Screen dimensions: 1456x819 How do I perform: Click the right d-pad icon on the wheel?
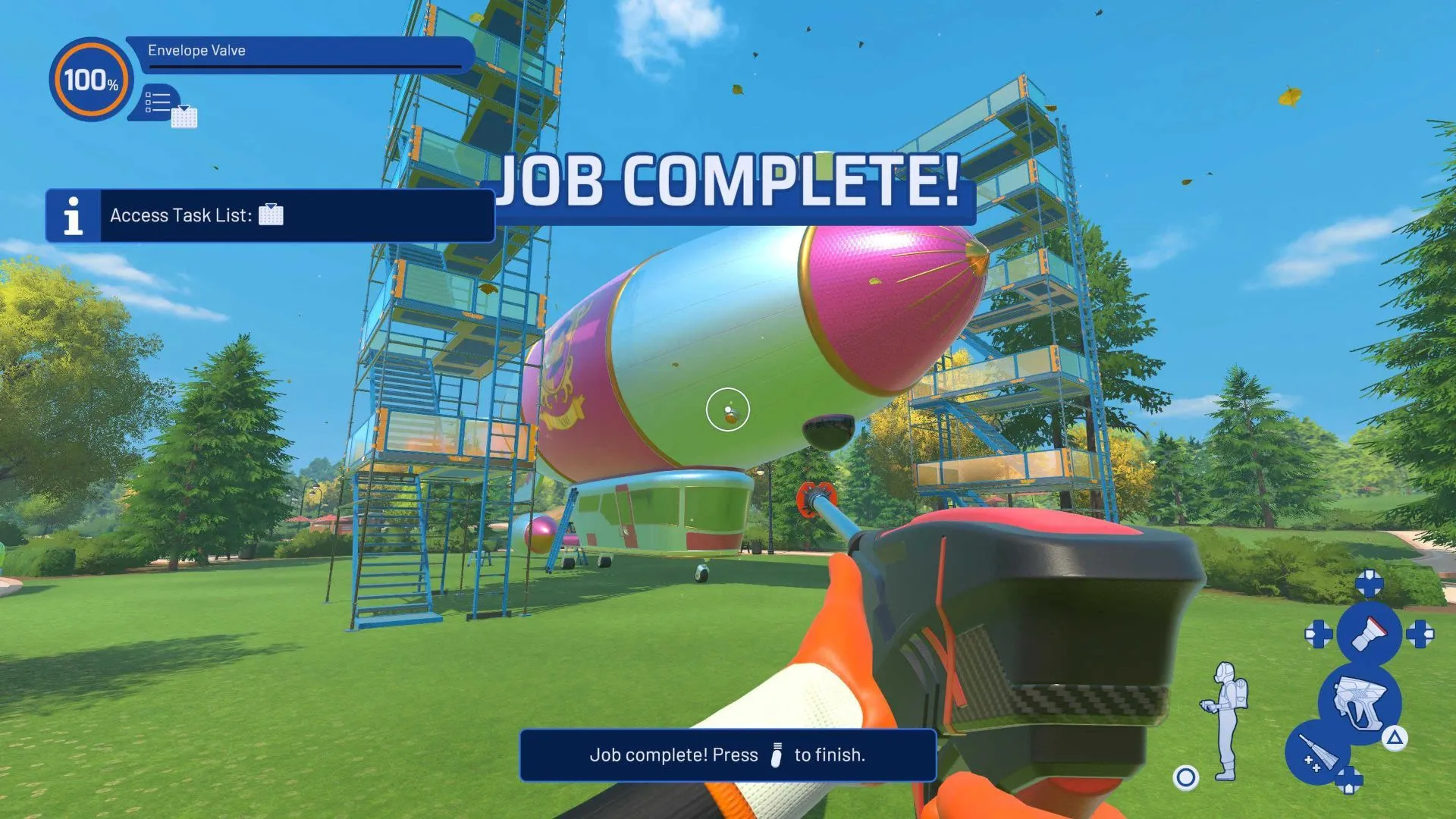click(x=1422, y=634)
